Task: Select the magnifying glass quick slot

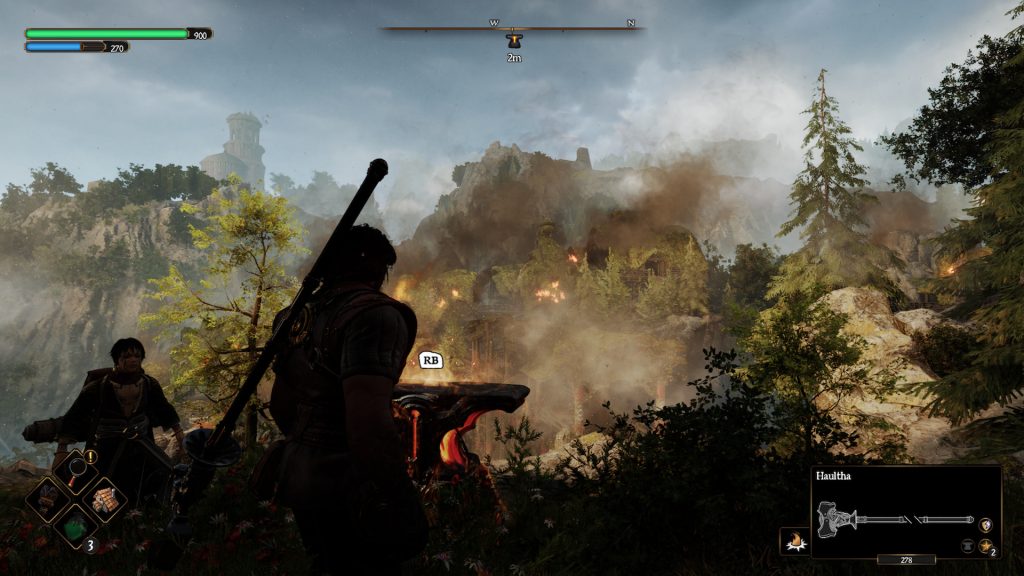Action: [x=76, y=470]
